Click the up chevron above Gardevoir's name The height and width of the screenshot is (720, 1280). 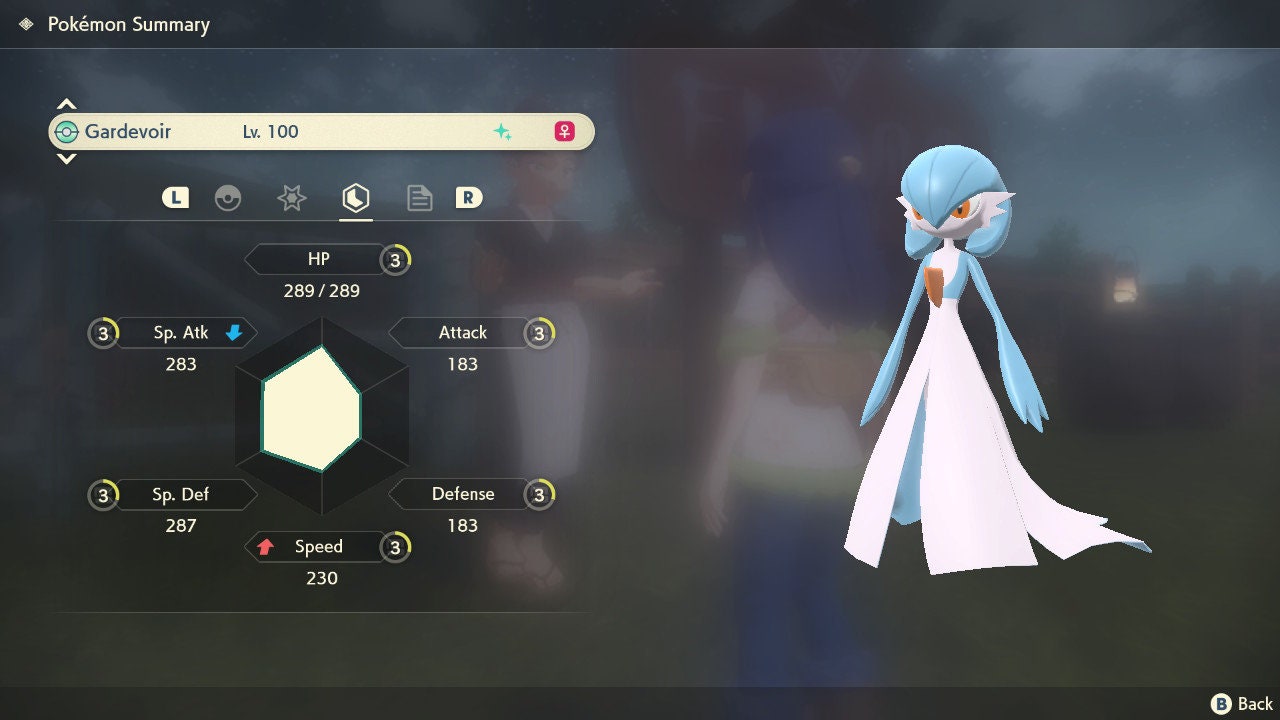(x=66, y=104)
